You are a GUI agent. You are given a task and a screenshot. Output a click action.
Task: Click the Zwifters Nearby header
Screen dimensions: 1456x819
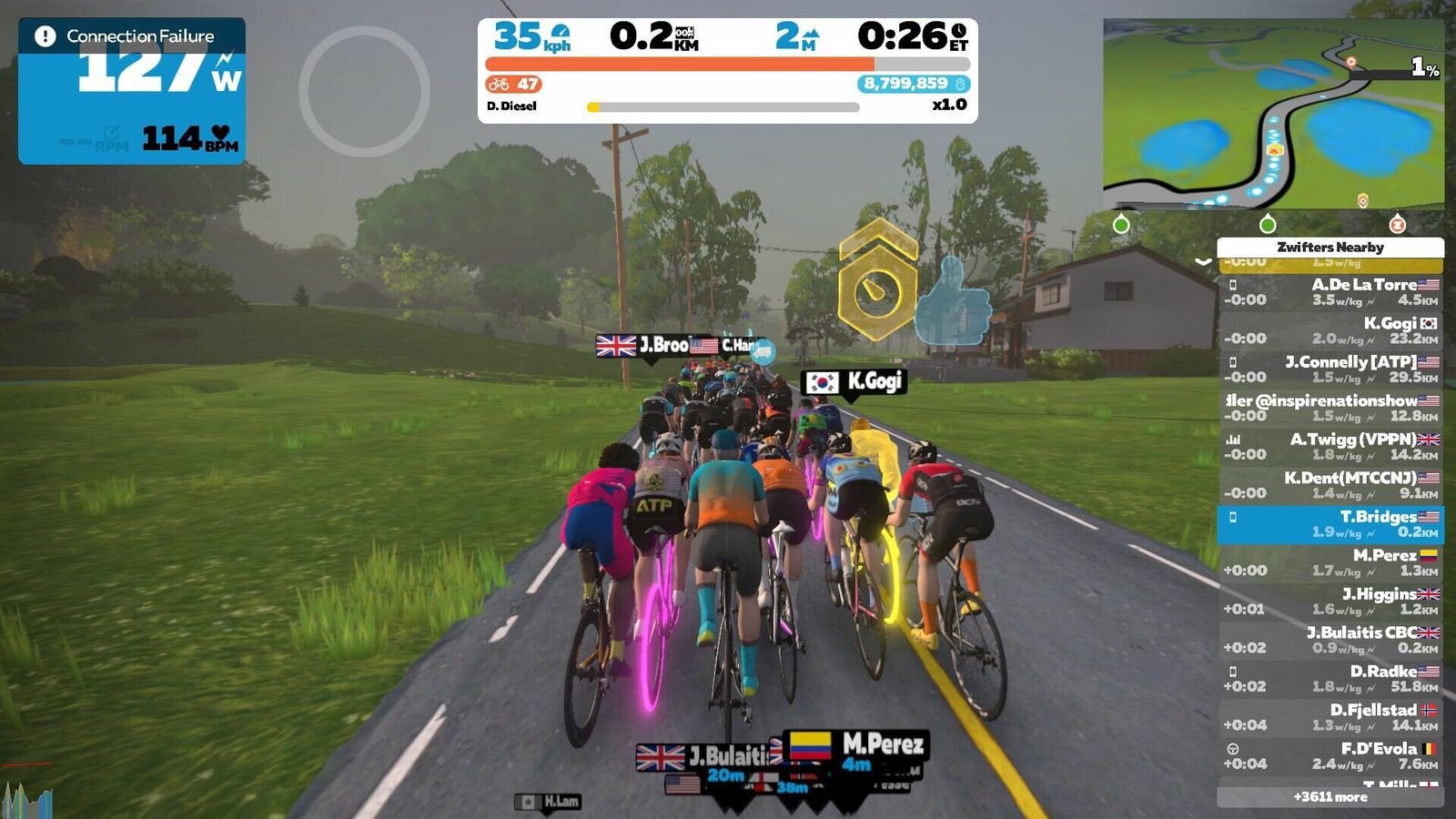[x=1330, y=247]
